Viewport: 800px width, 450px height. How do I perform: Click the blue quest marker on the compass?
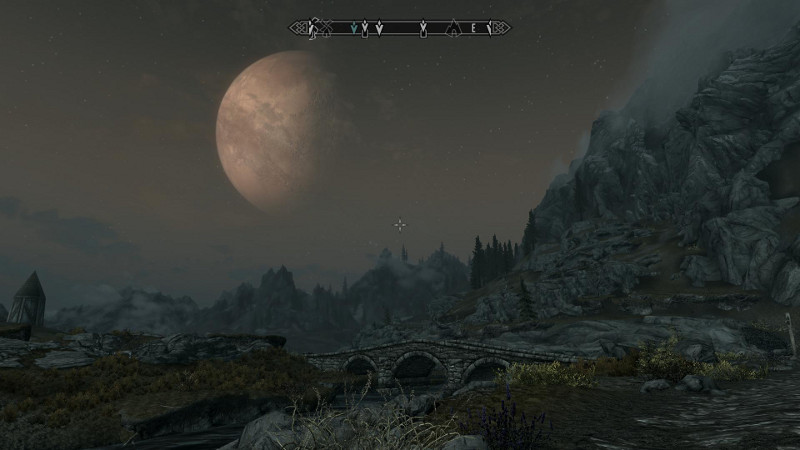pos(354,29)
